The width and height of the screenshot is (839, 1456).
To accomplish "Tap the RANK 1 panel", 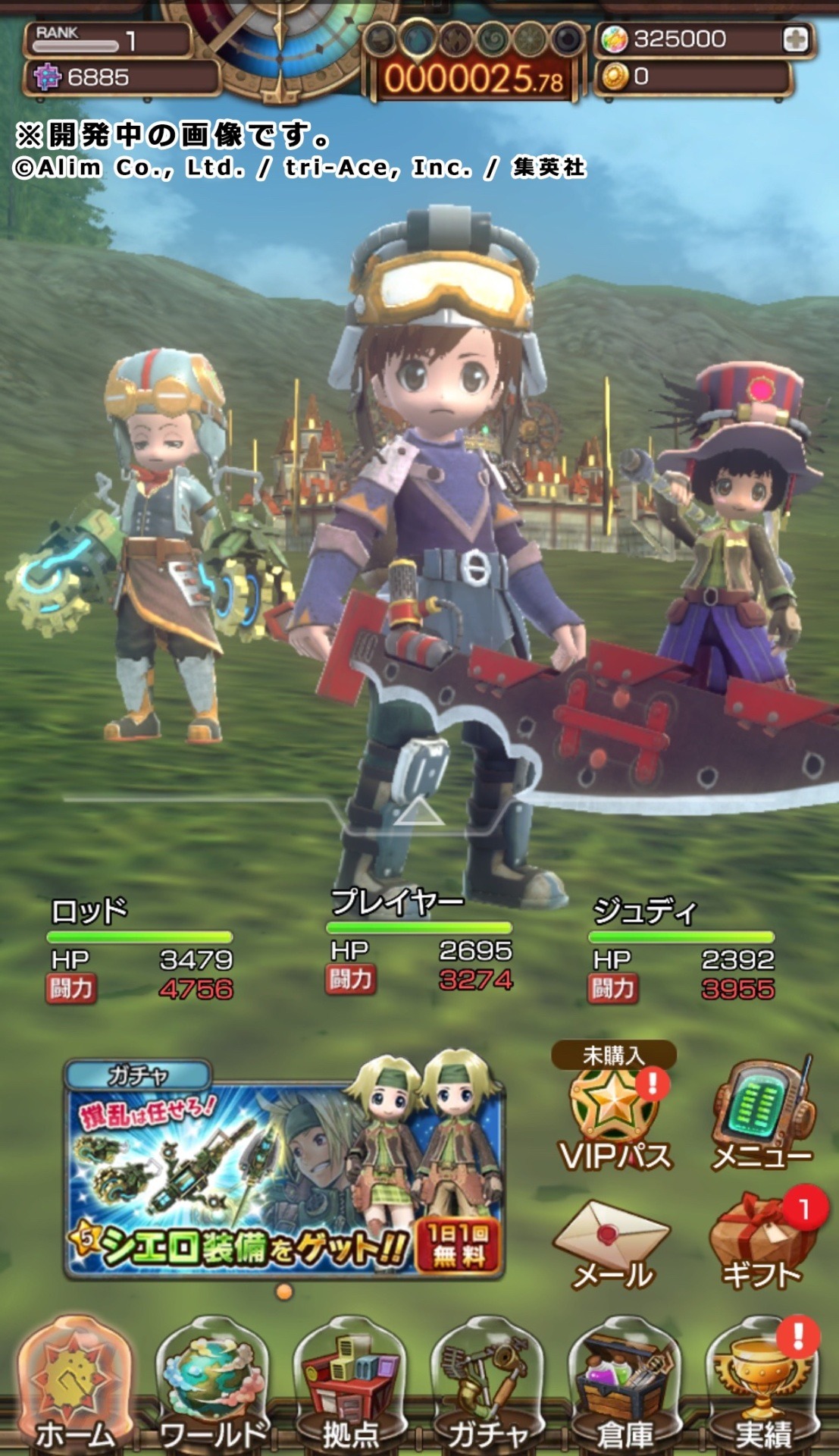I will pyautogui.click(x=107, y=39).
